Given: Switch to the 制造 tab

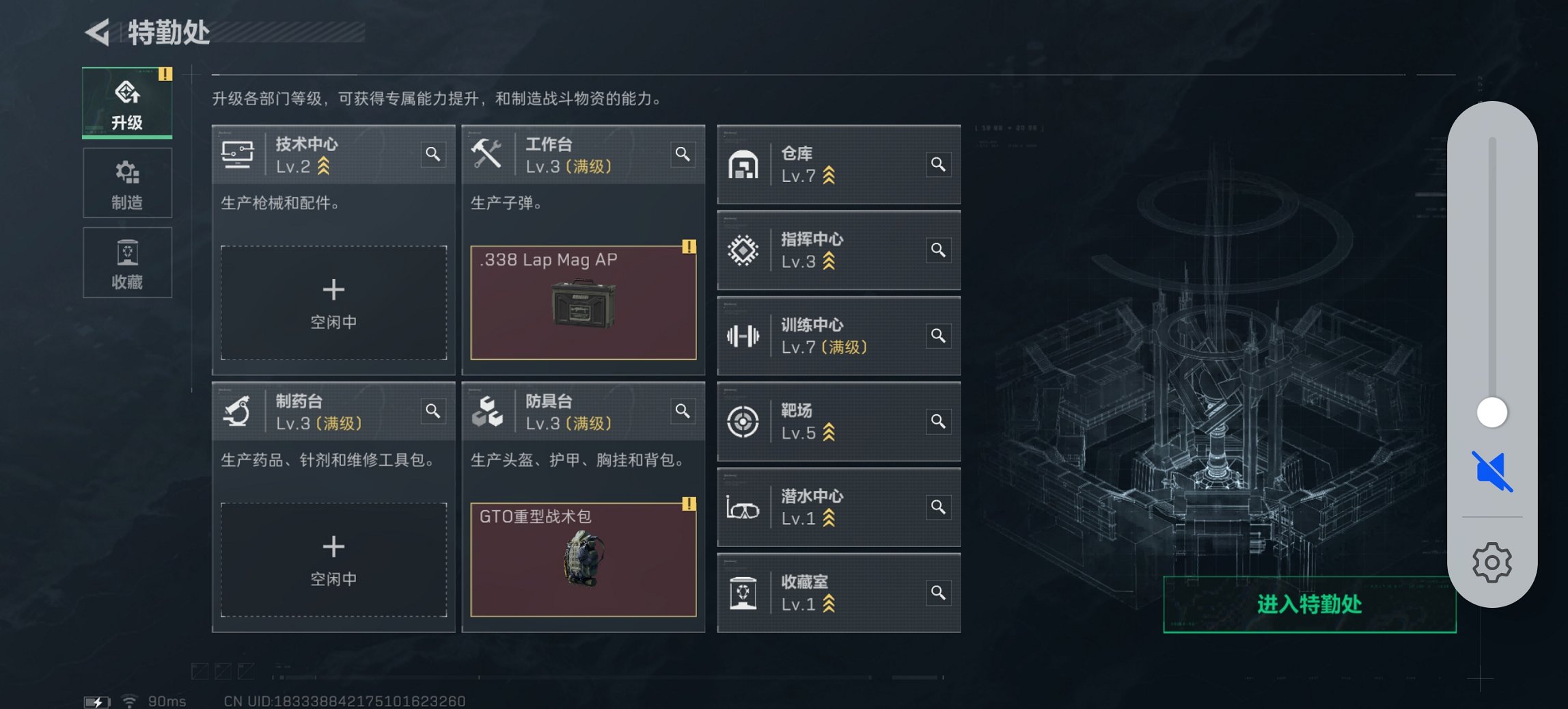Looking at the screenshot, I should (127, 183).
